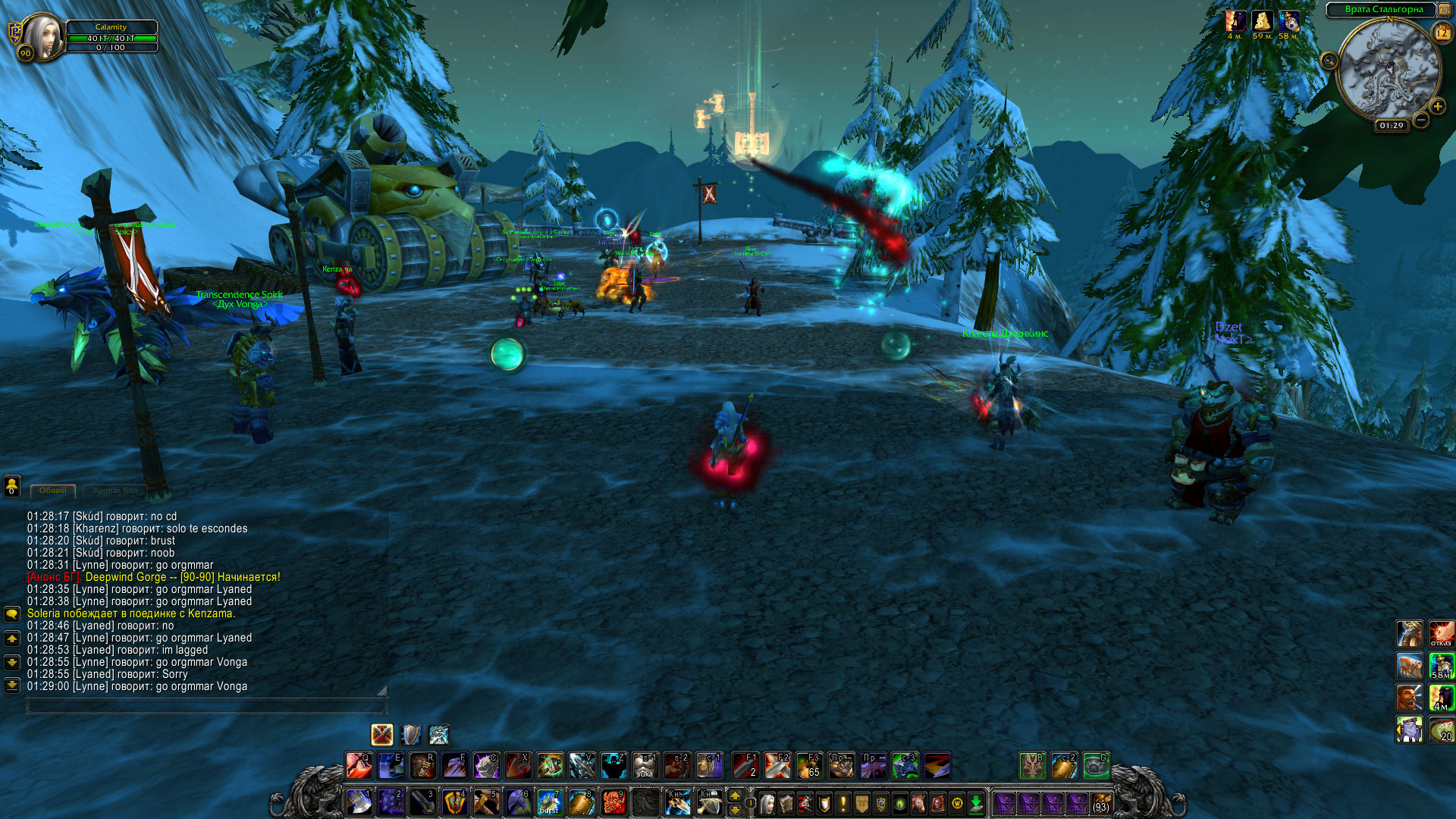The height and width of the screenshot is (819, 1456).
Task: Activate the macro labeled burst
Action: coord(549,802)
